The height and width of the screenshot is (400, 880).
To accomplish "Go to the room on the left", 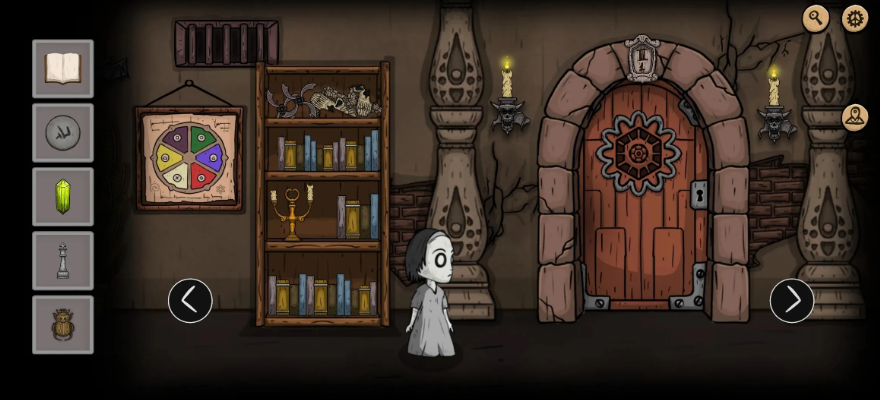I will 190,300.
